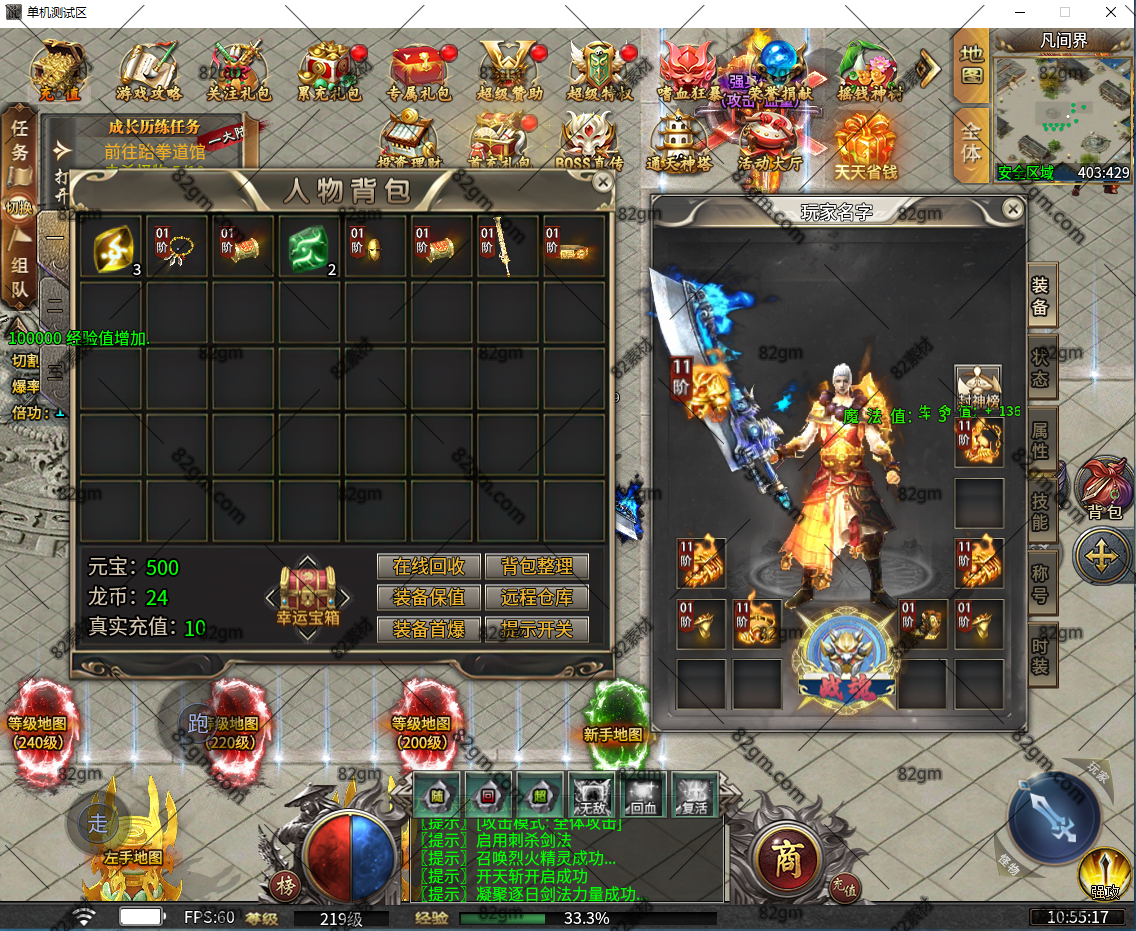
Task: Open 装备保值 option
Action: pyautogui.click(x=429, y=598)
